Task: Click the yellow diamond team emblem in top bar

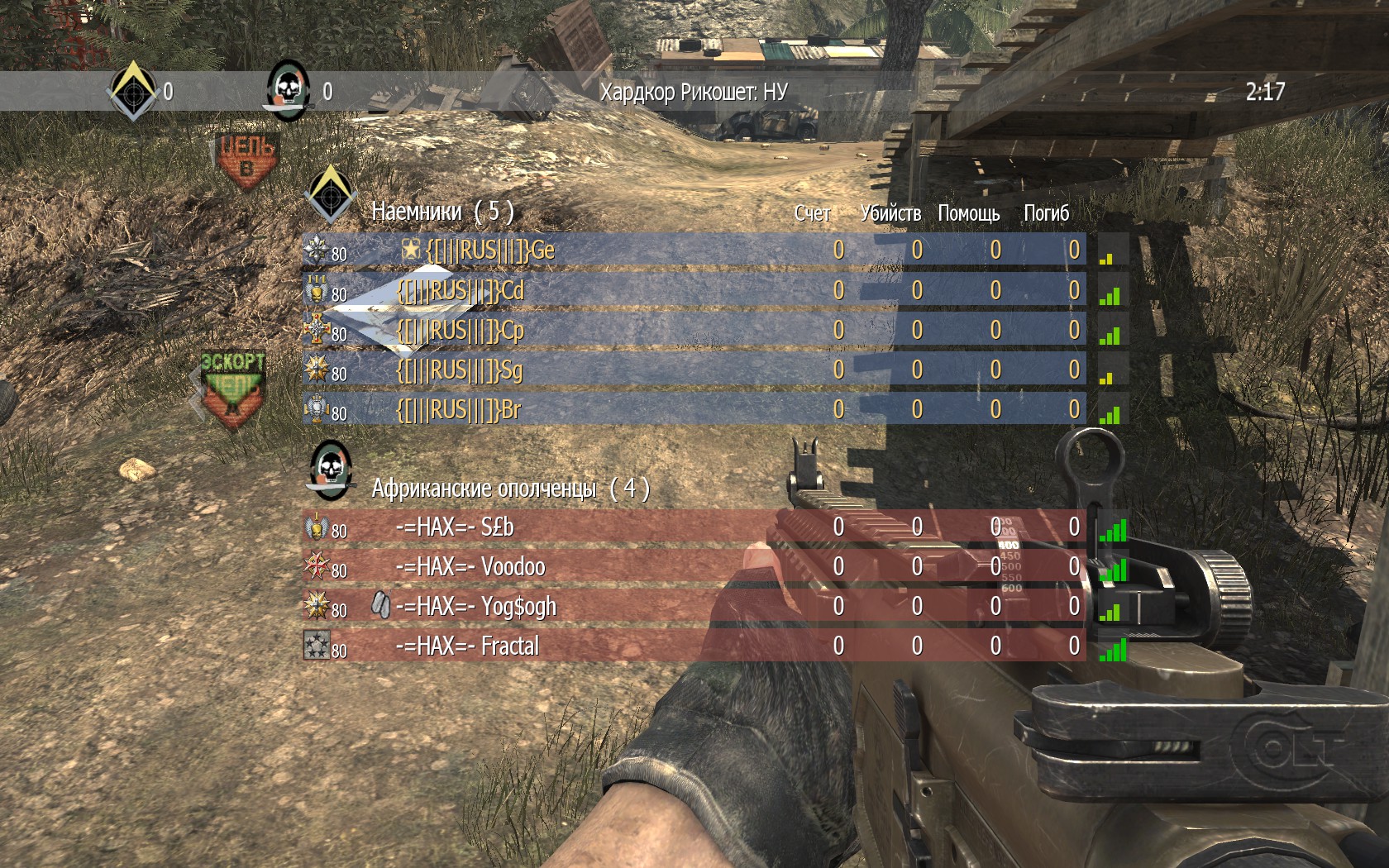Action: click(x=132, y=89)
